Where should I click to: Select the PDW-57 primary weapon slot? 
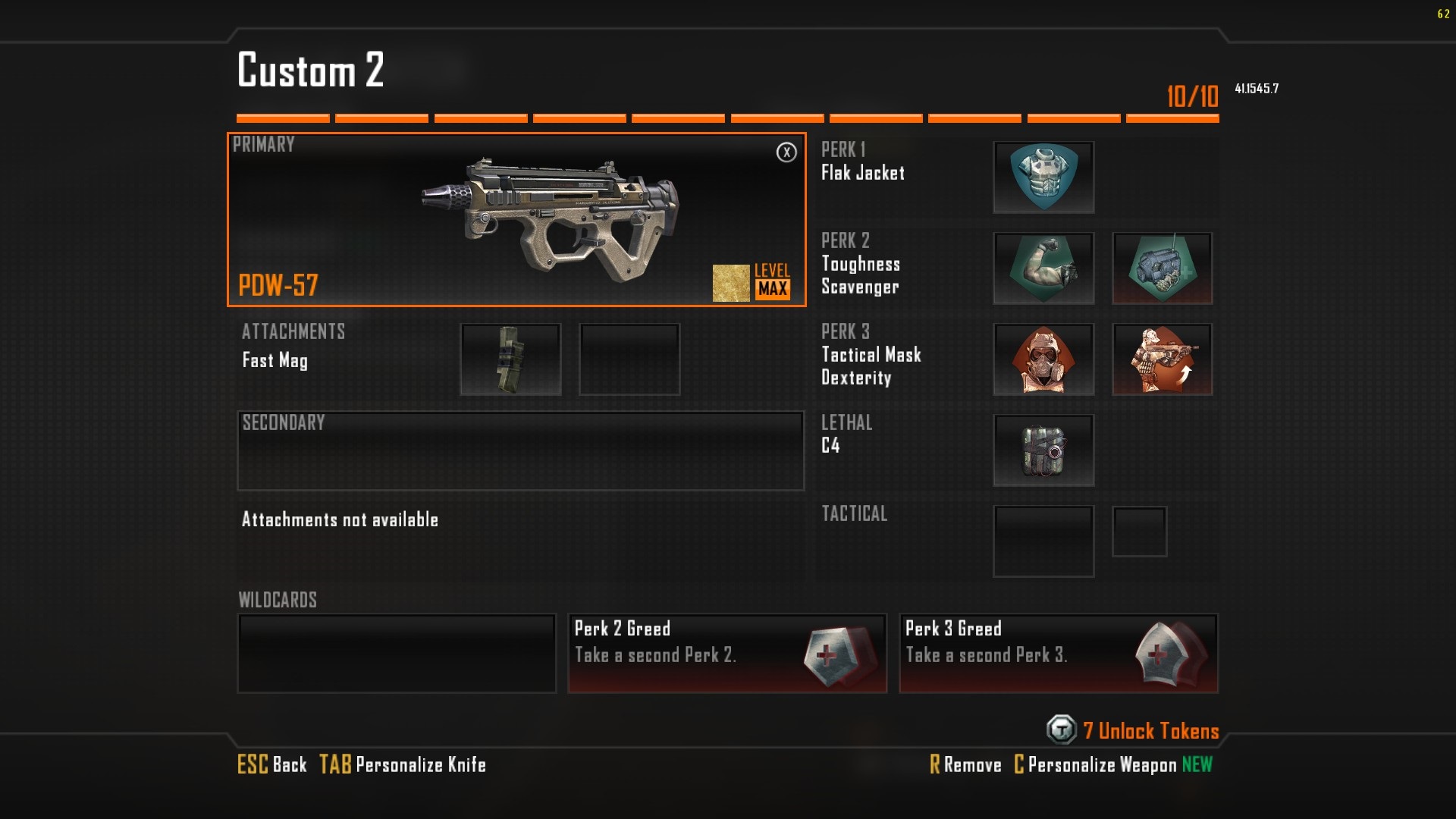(x=516, y=220)
